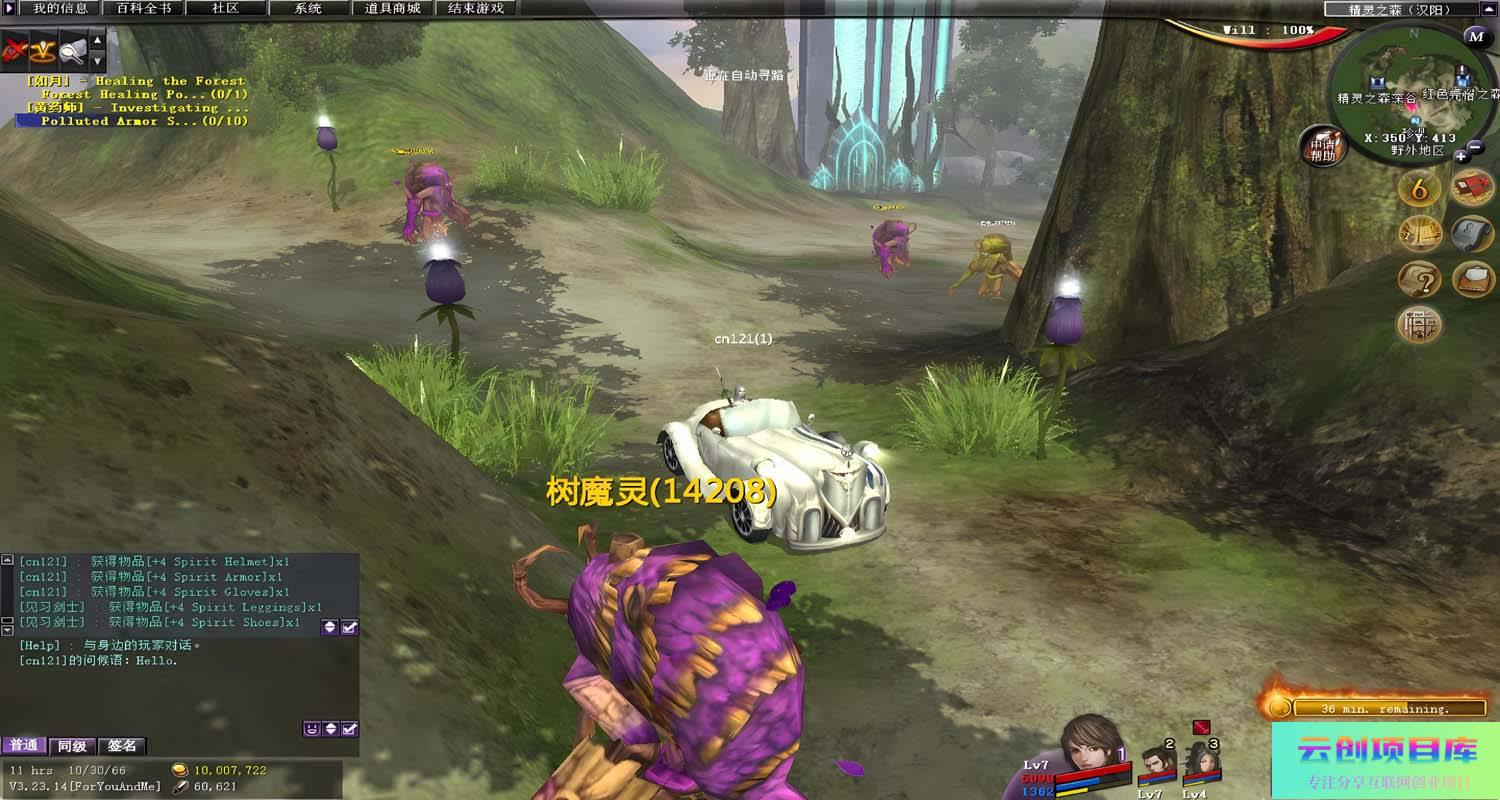Open the 社区 community menu
This screenshot has height=800, width=1500.
[226, 8]
